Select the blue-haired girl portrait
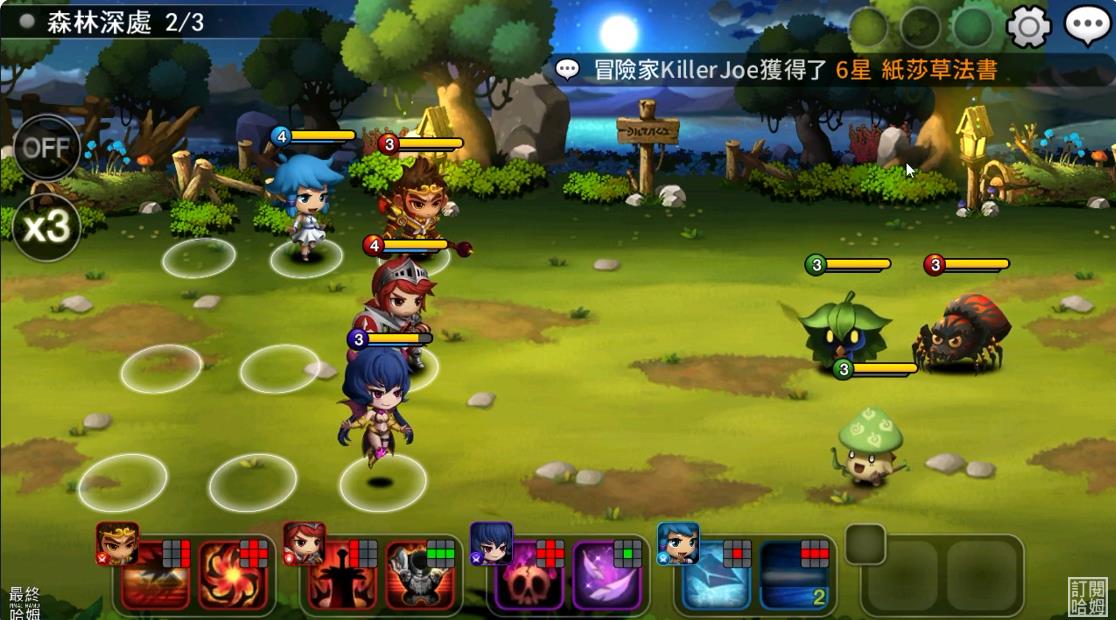 point(678,543)
